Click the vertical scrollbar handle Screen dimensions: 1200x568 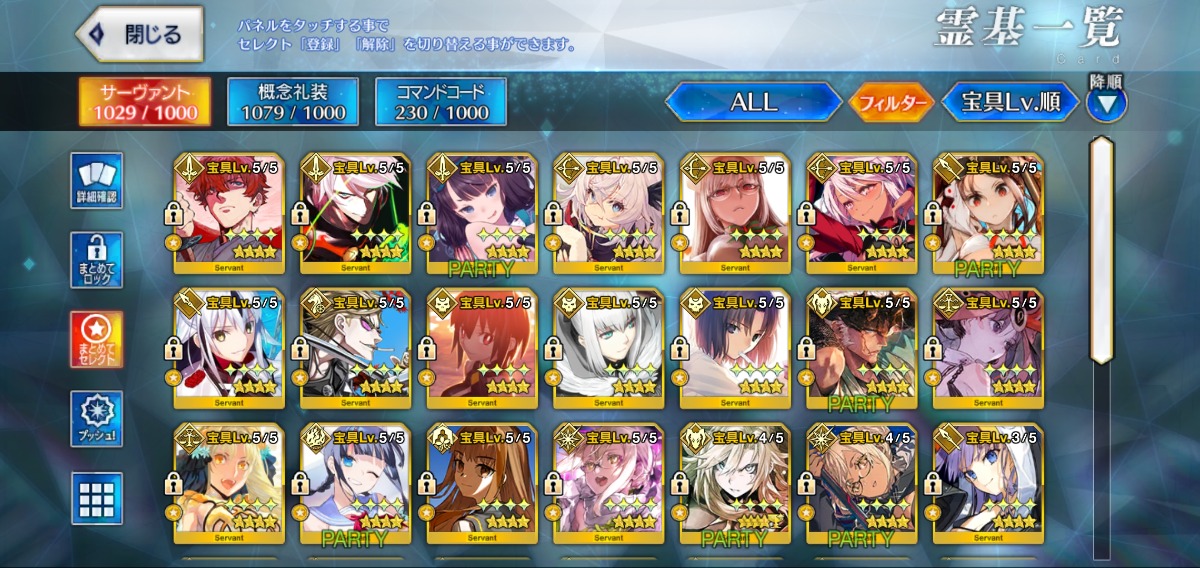pyautogui.click(x=1102, y=250)
